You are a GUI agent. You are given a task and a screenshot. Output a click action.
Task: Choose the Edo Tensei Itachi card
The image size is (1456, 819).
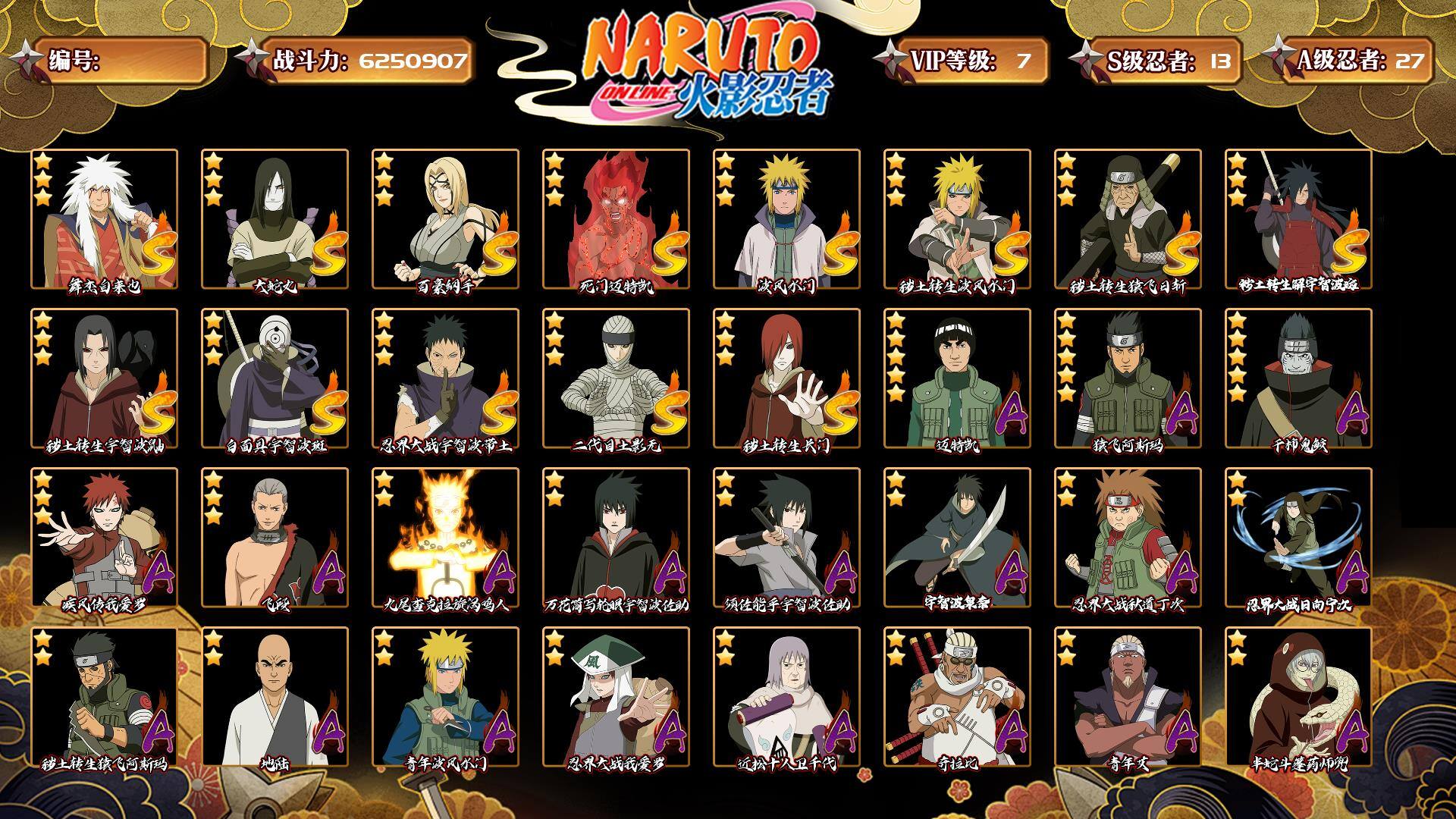coord(105,378)
